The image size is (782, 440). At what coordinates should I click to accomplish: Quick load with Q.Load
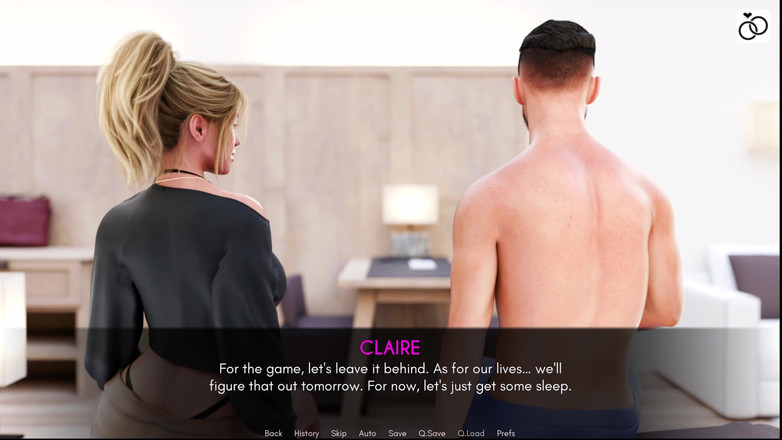pyautogui.click(x=471, y=433)
